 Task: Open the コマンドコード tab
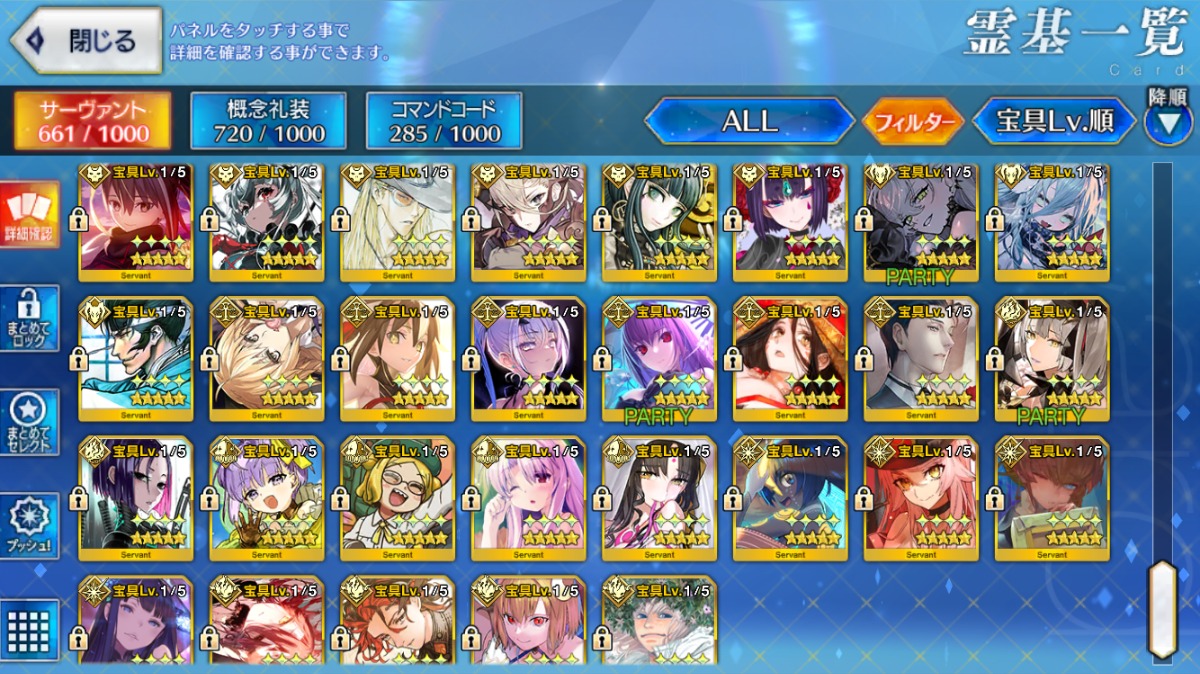point(444,122)
